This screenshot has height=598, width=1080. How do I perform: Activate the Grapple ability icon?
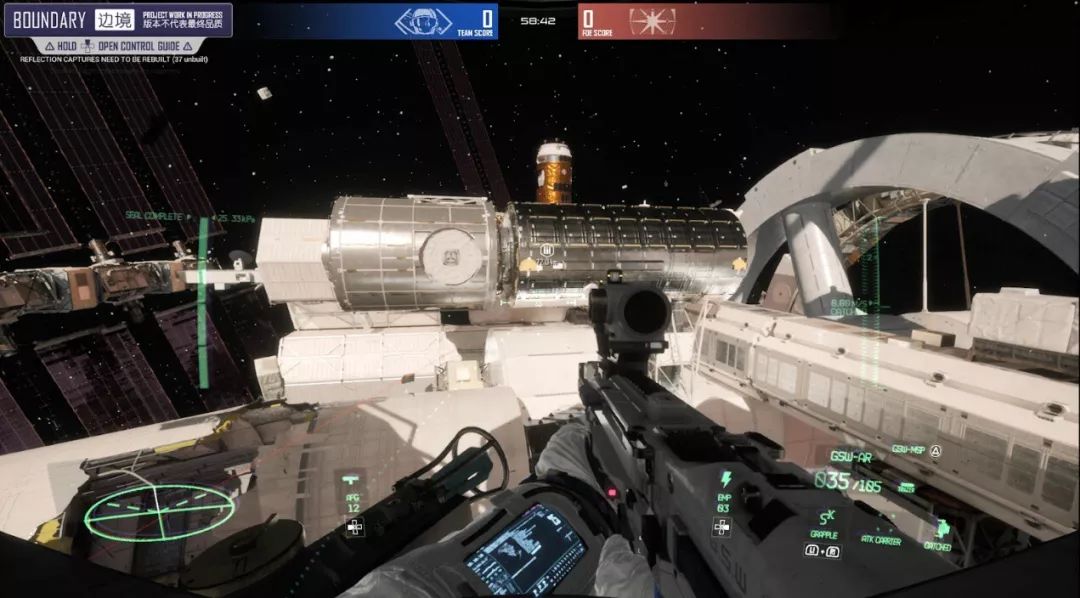826,518
